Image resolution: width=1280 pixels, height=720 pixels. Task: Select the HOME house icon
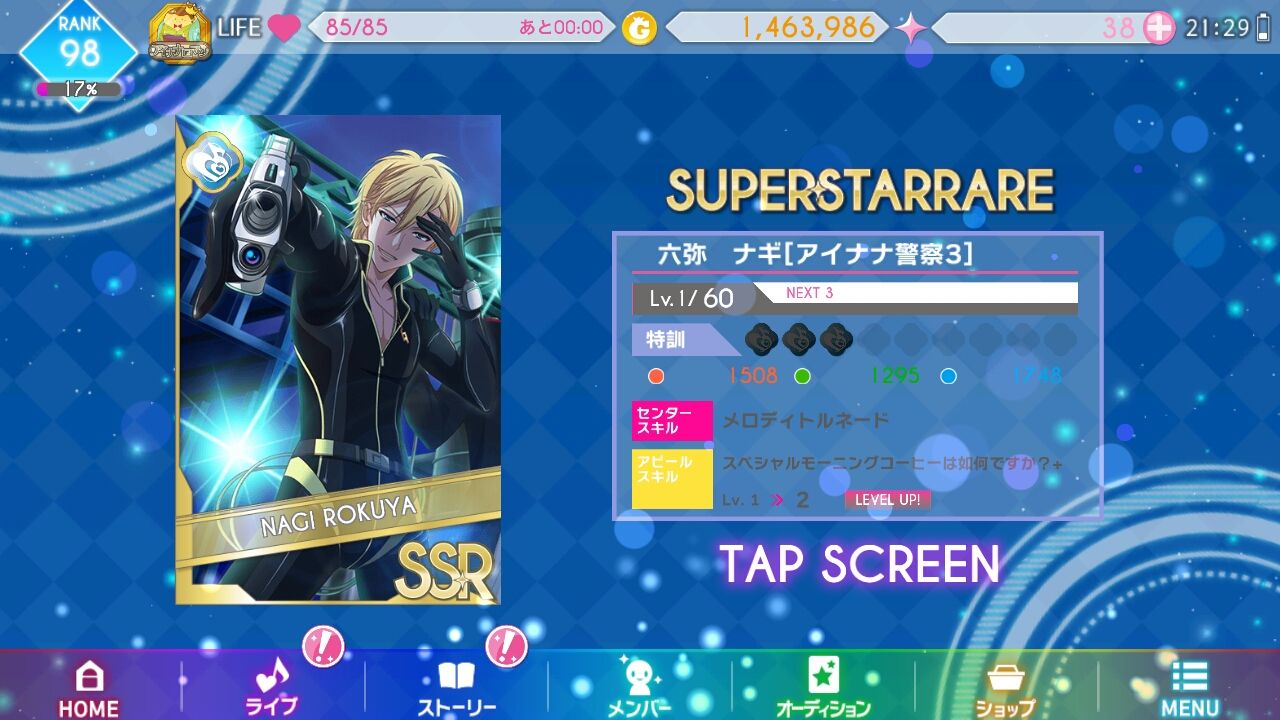point(89,680)
